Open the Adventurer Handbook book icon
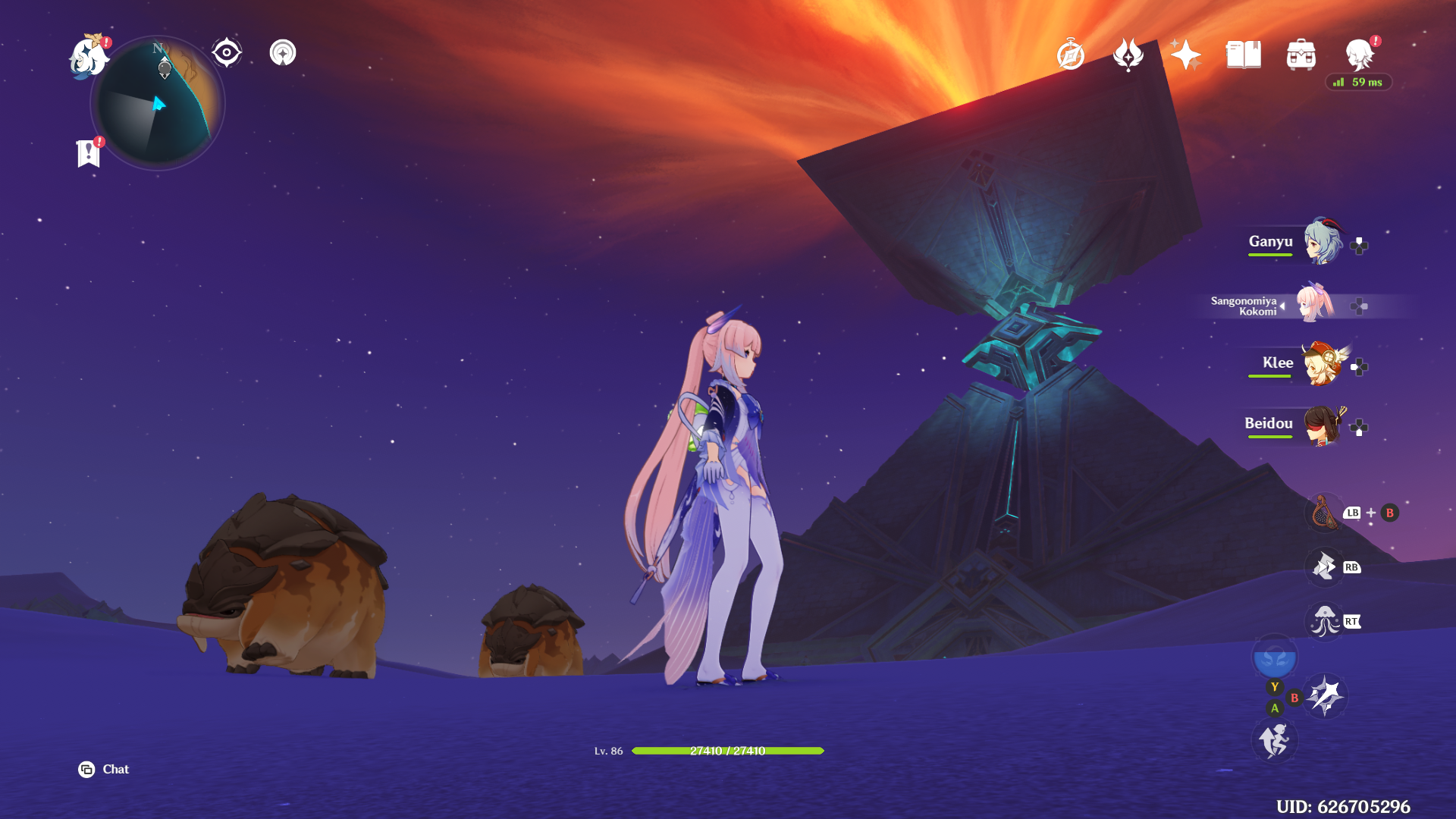Viewport: 1456px width, 819px height. click(x=1243, y=55)
